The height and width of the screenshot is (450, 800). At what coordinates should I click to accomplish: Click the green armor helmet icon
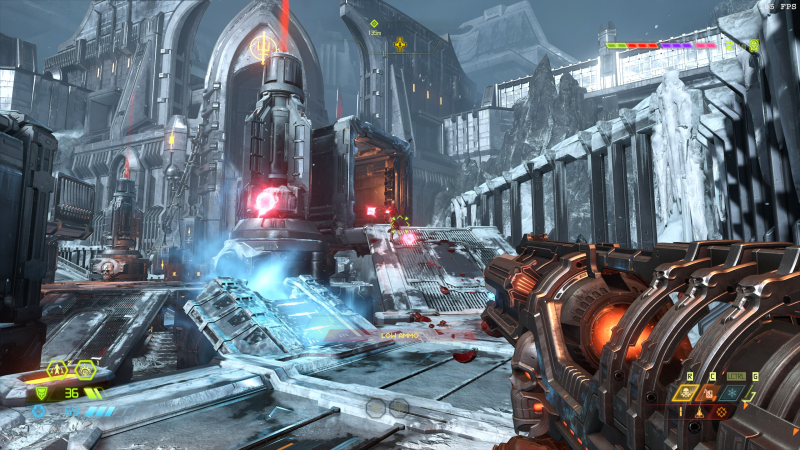coord(41,393)
